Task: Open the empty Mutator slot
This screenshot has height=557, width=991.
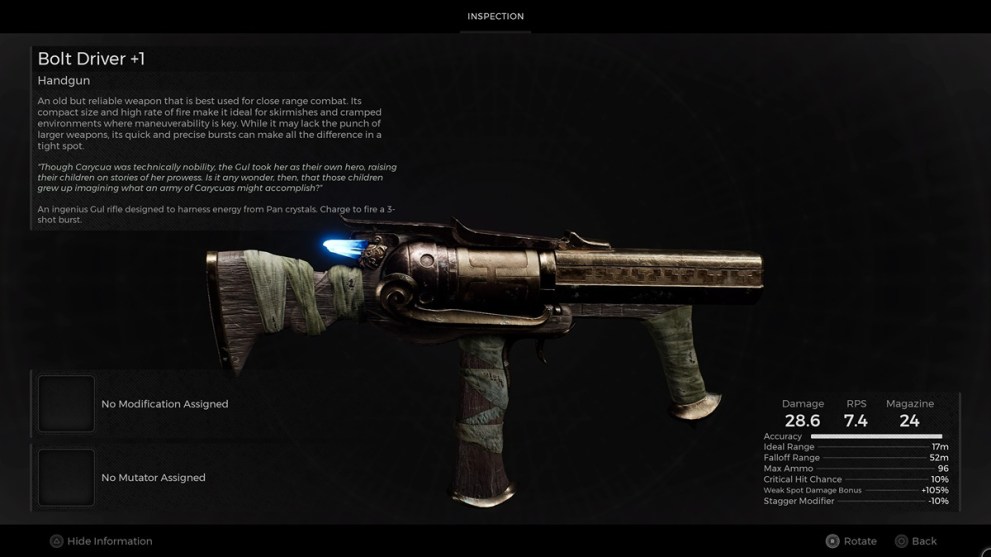Action: [67, 478]
